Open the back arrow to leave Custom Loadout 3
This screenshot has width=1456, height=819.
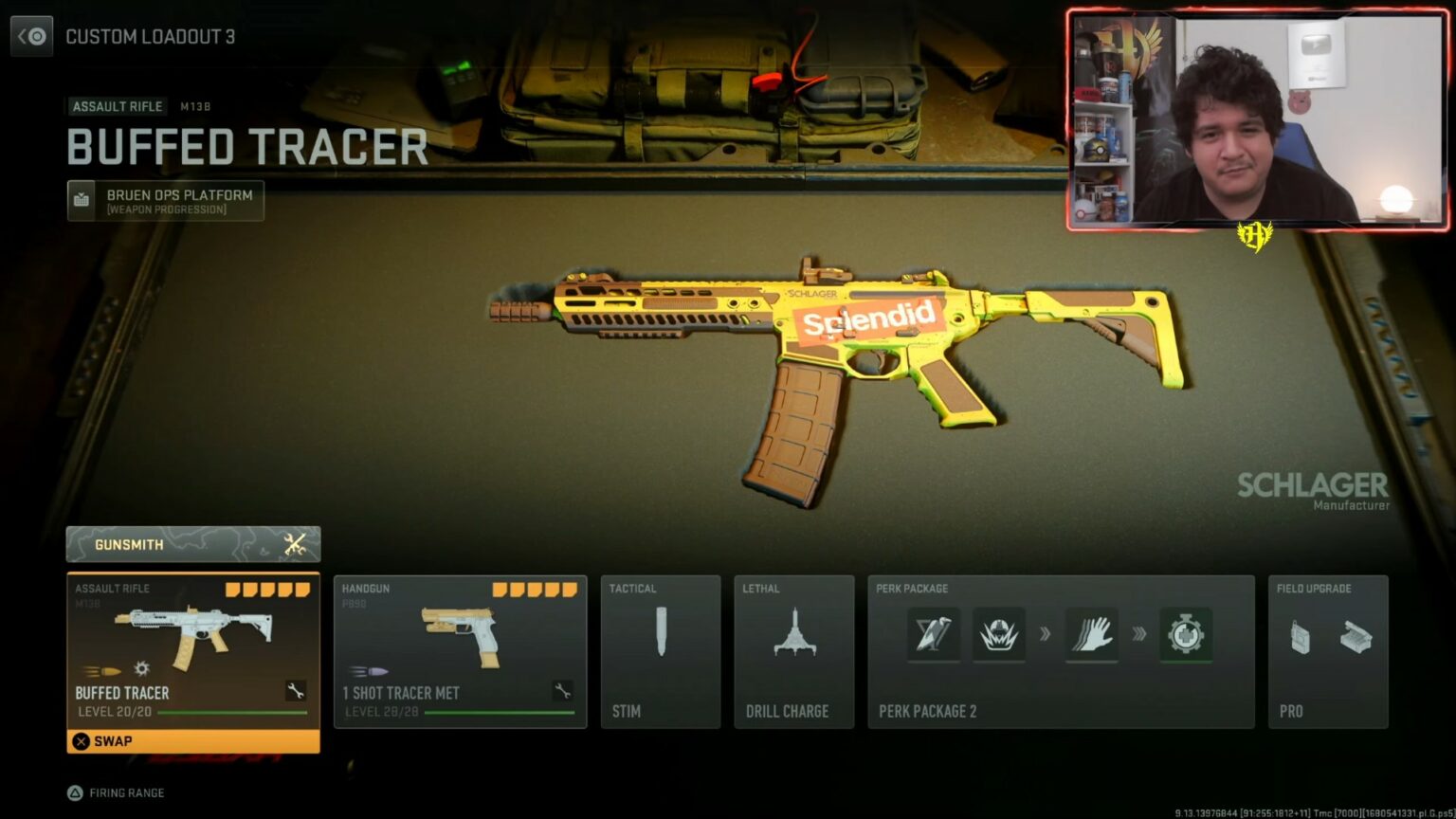(31, 36)
